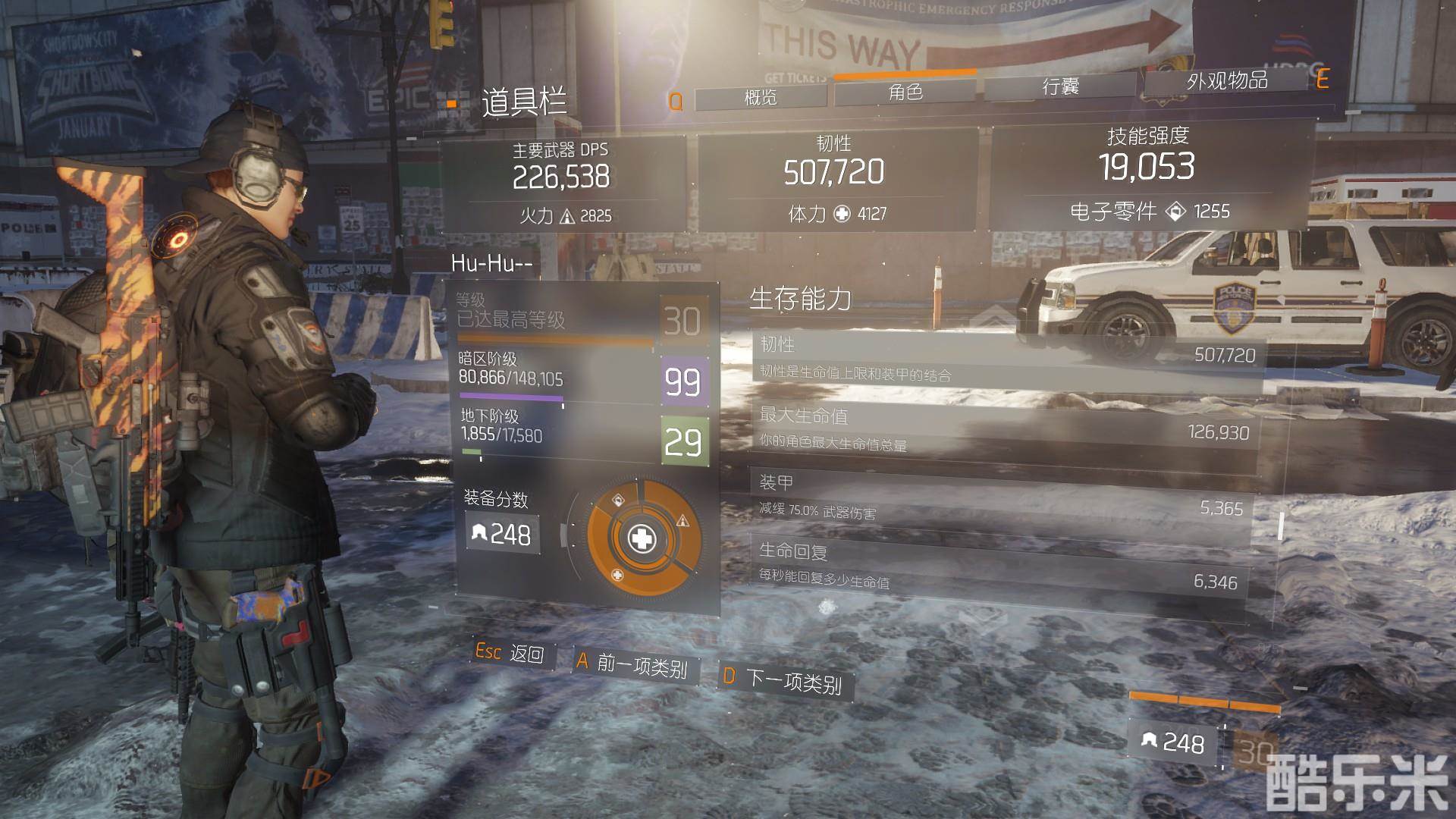Select the 角色 character tab

click(905, 93)
